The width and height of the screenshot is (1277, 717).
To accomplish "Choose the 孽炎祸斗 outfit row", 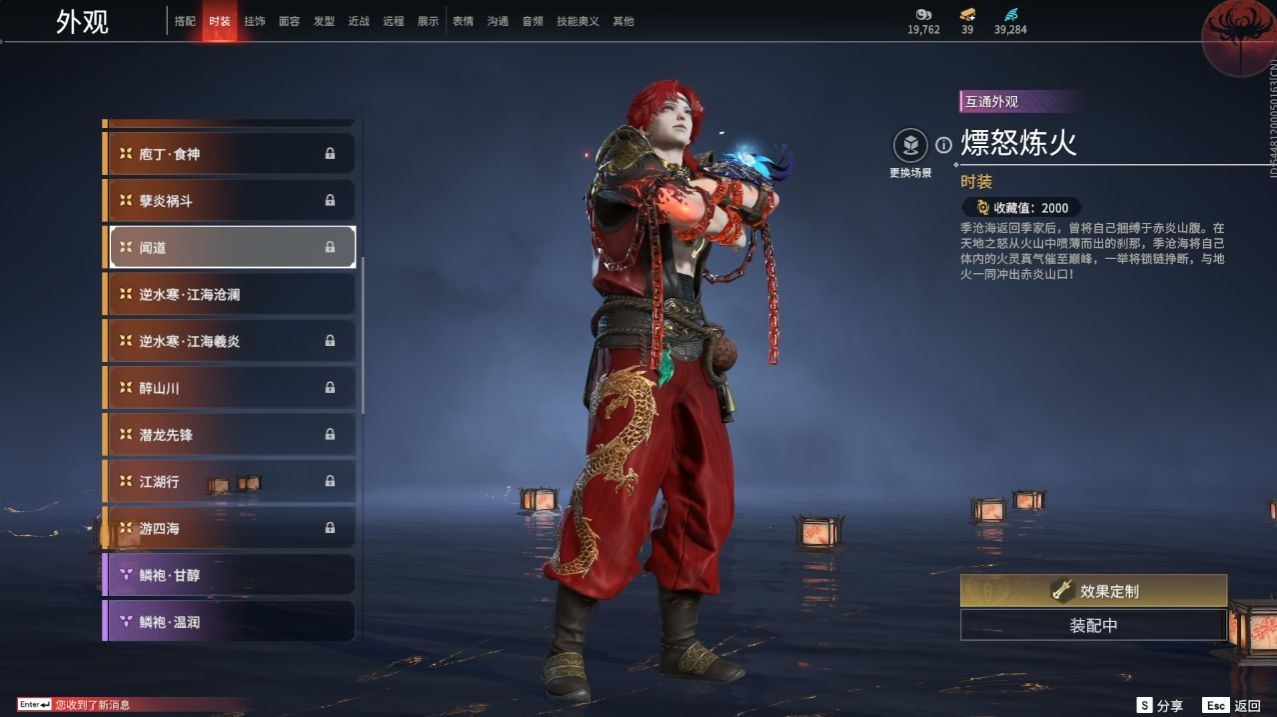I will [230, 201].
